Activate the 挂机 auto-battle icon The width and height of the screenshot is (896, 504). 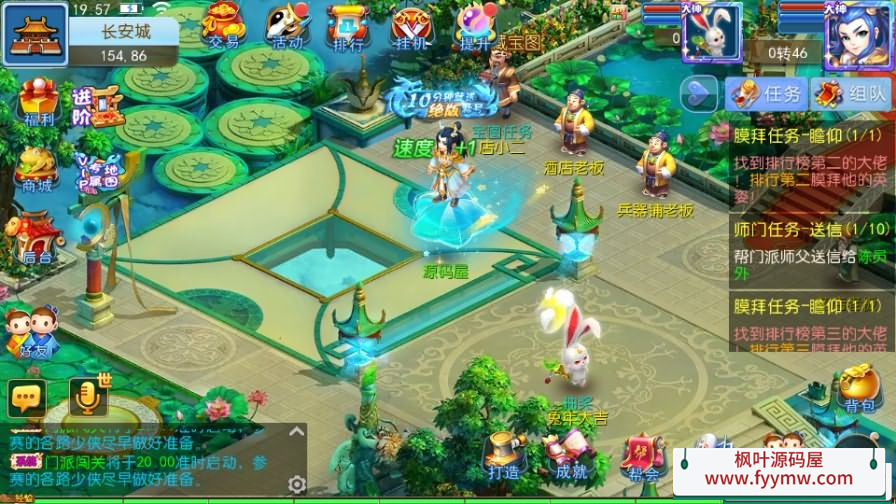pyautogui.click(x=411, y=26)
